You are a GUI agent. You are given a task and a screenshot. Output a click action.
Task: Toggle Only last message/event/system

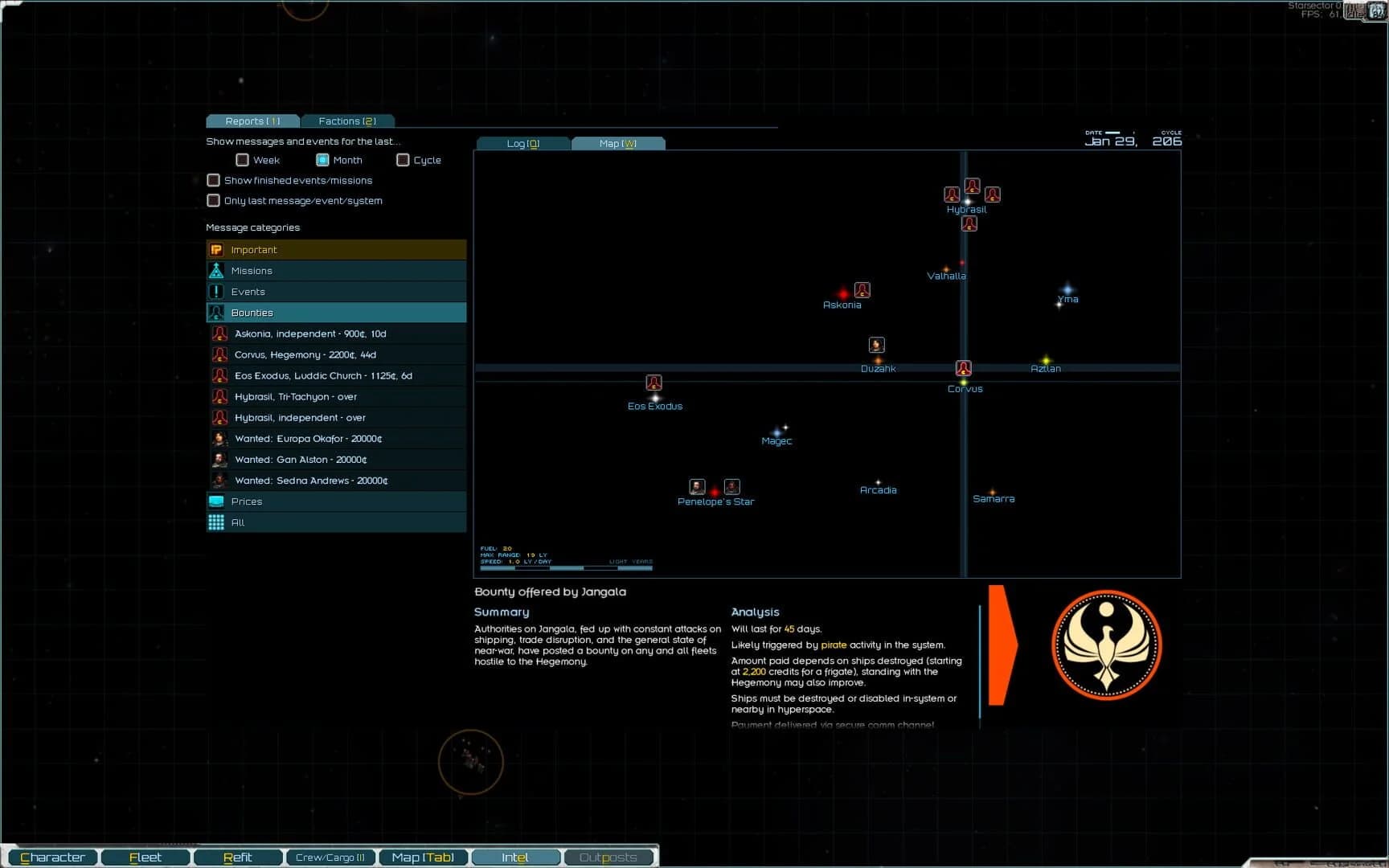tap(213, 200)
